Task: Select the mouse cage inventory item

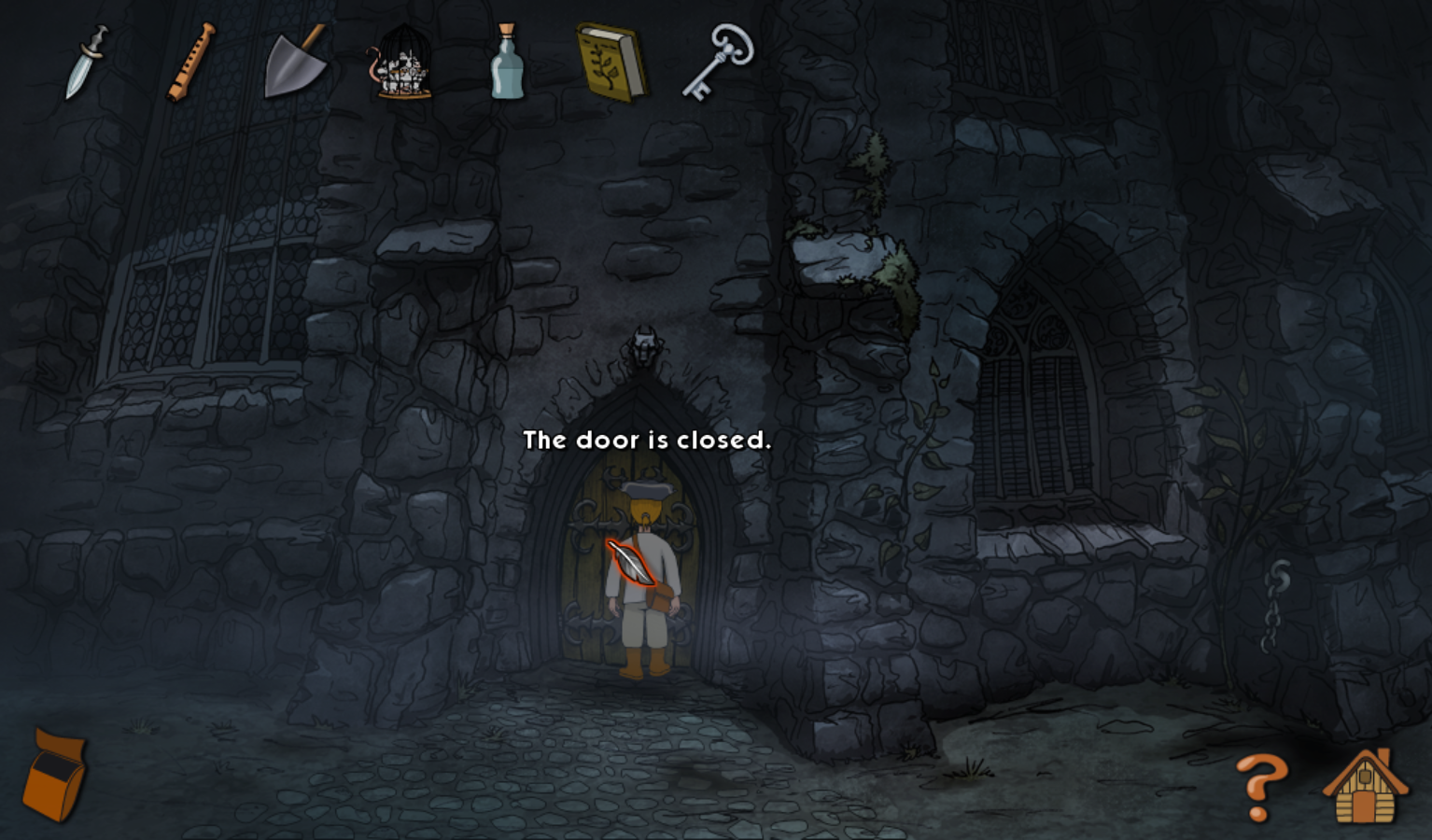Action: [401, 63]
